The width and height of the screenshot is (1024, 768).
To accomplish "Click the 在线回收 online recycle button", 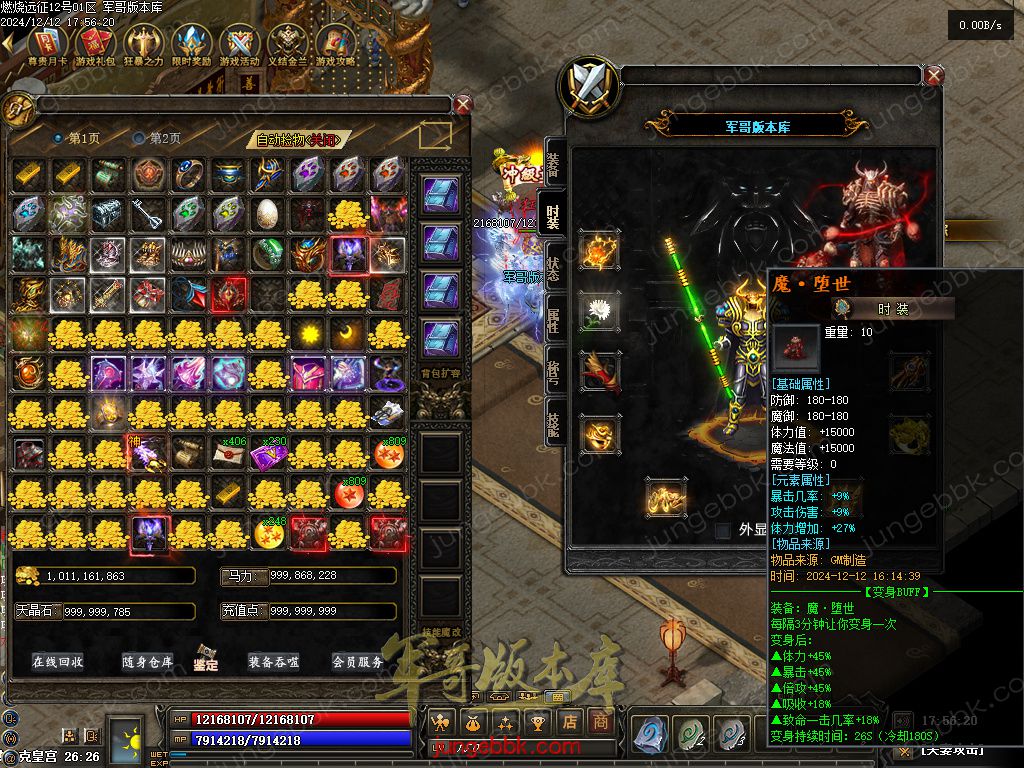I will pyautogui.click(x=58, y=662).
